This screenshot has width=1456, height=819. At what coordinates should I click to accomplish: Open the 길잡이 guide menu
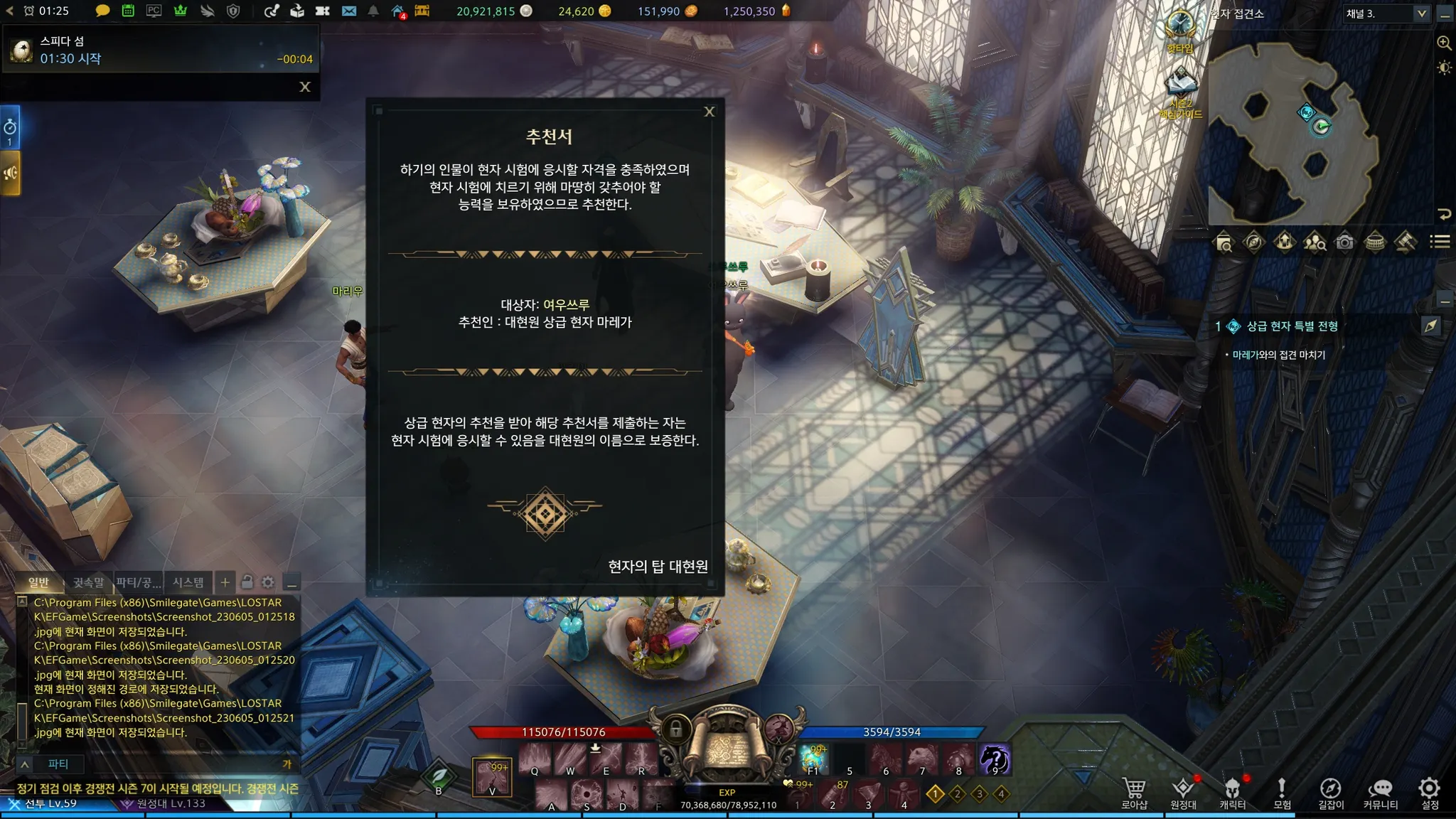pyautogui.click(x=1330, y=793)
